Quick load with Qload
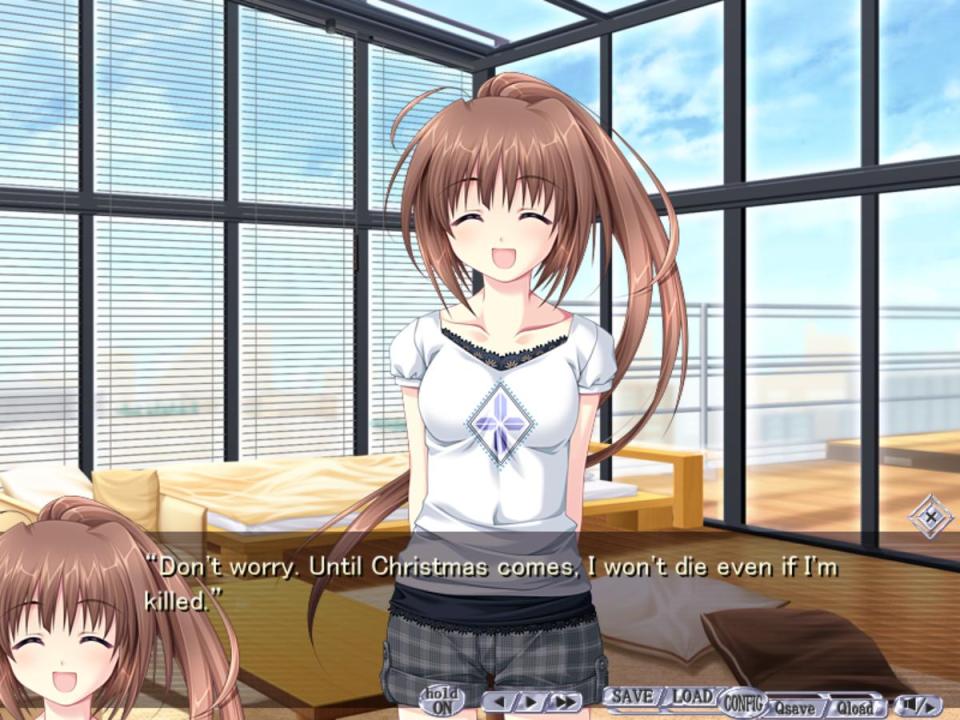The height and width of the screenshot is (720, 960). click(x=853, y=705)
